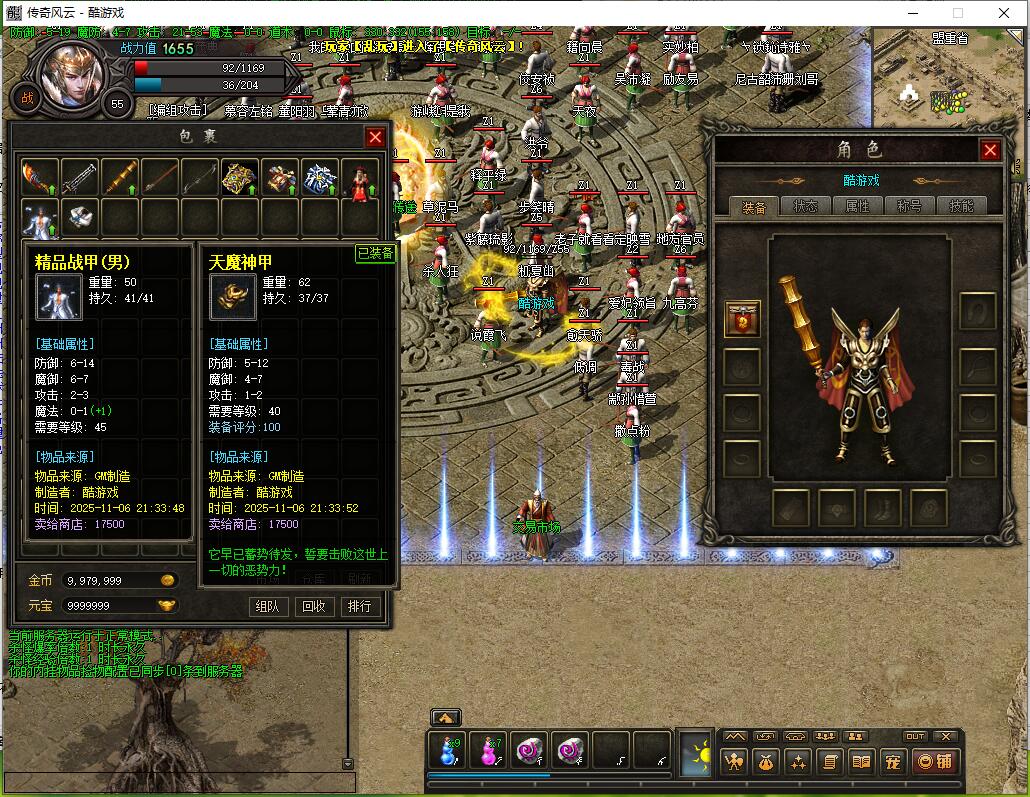Close the 包裹 inventory window
This screenshot has height=797, width=1030.
point(375,137)
